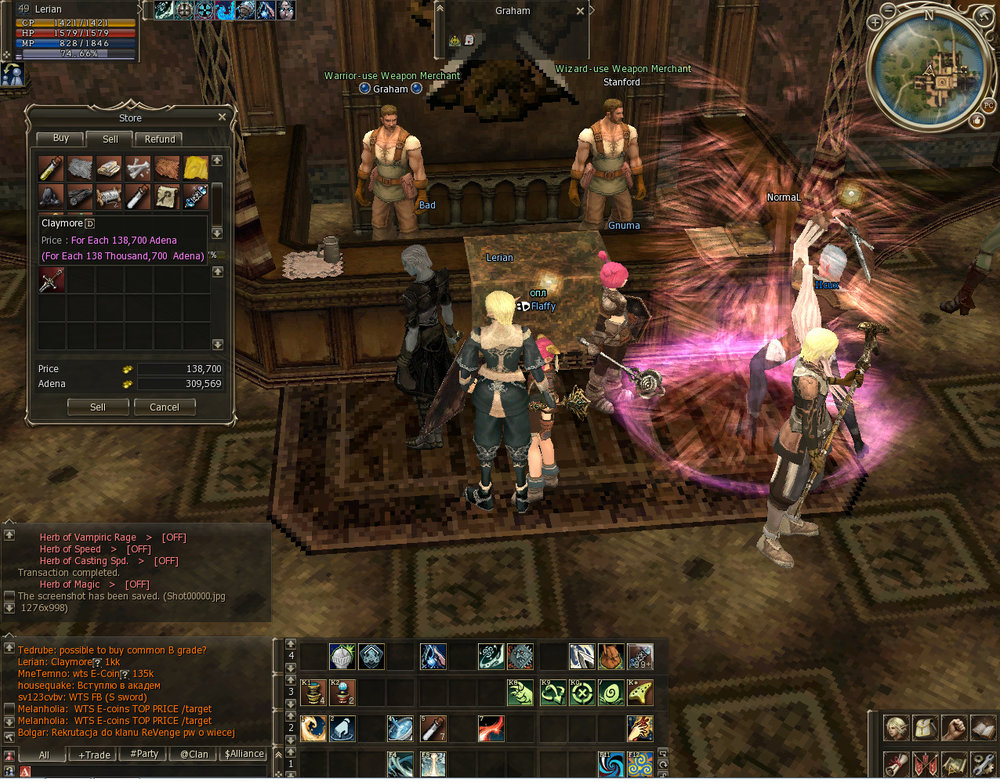
Task: Use the red slash skill on hotbar
Action: coord(490,728)
